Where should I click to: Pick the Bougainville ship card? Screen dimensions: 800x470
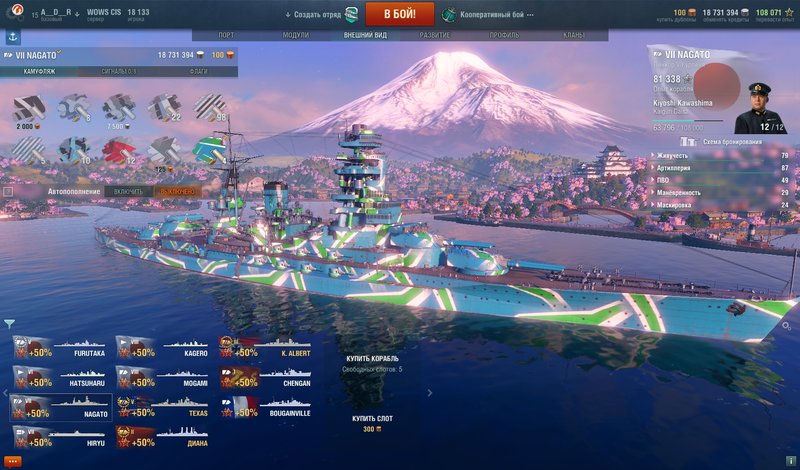point(266,408)
